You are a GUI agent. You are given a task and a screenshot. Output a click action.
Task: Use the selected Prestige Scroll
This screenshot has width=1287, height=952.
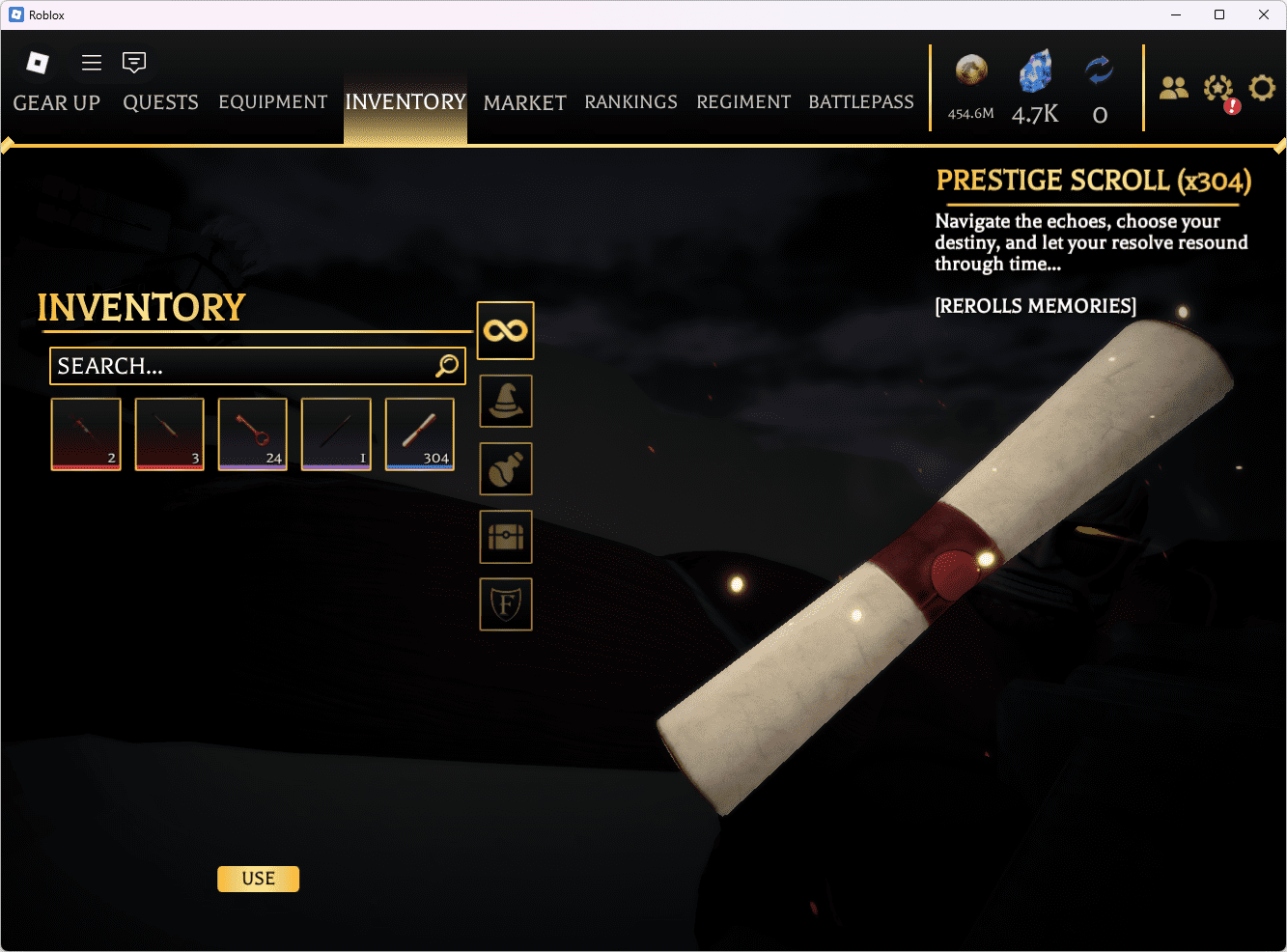coord(258,879)
